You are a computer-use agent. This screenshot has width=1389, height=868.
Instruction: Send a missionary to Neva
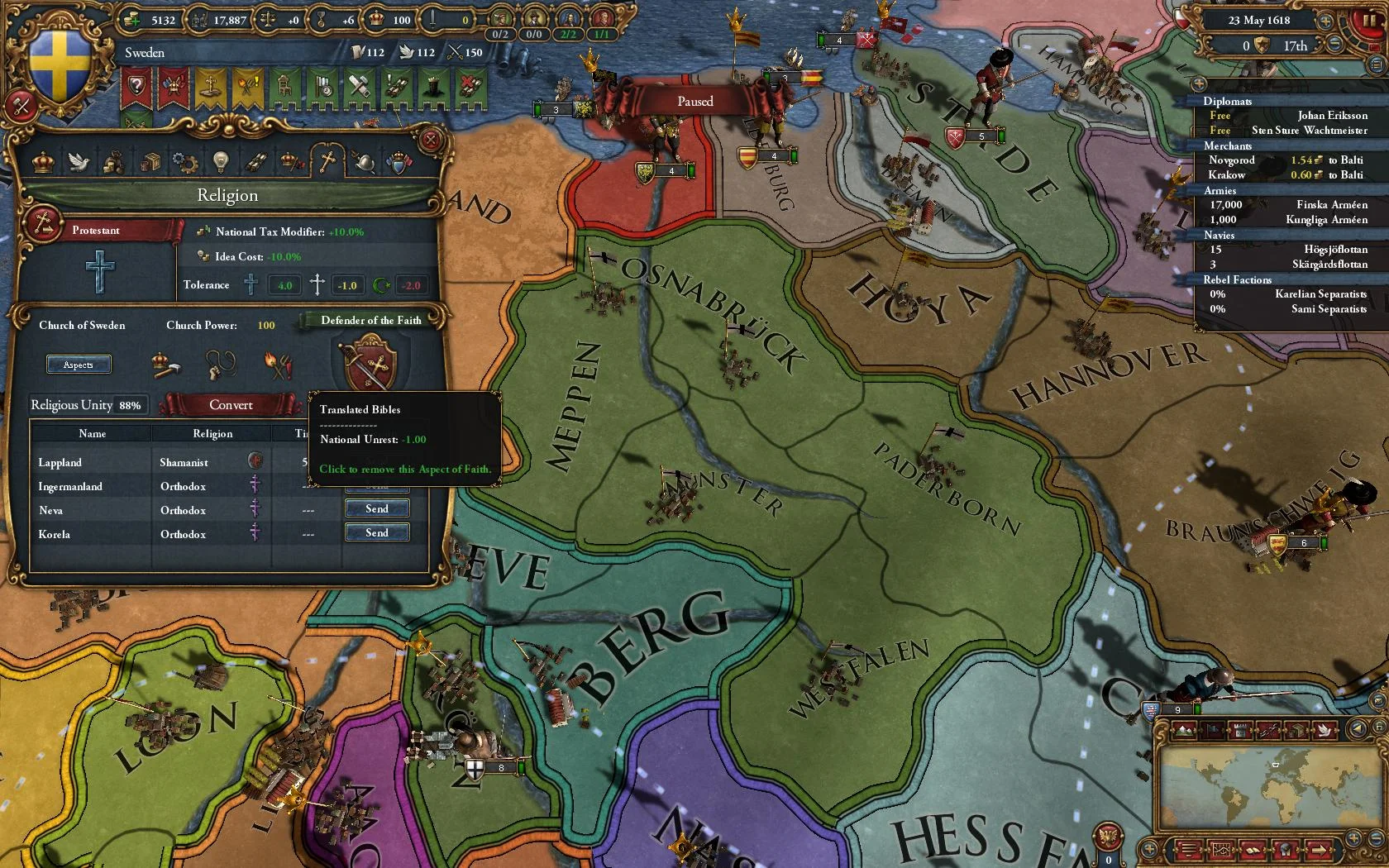pos(377,508)
